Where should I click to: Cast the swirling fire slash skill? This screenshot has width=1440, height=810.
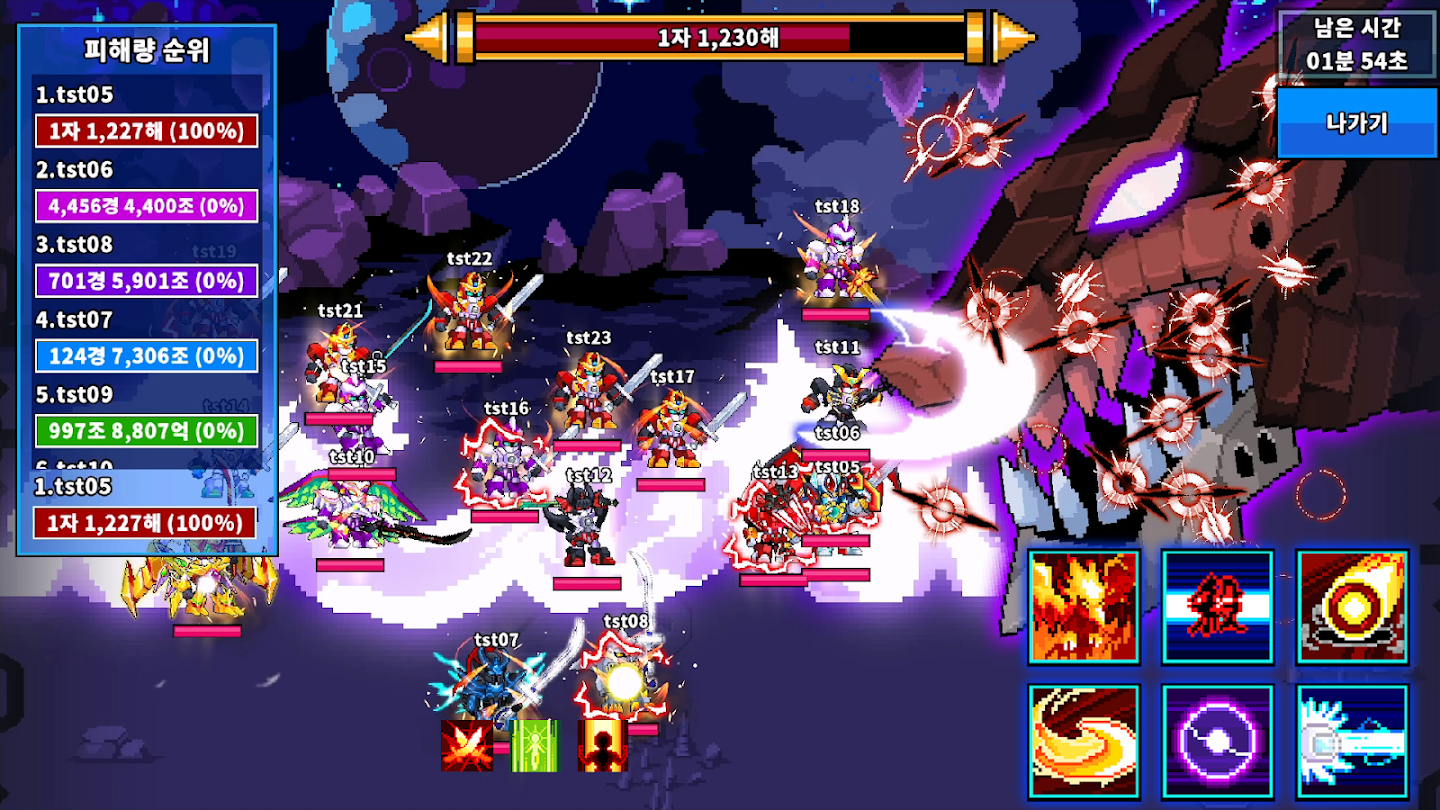coord(1084,741)
